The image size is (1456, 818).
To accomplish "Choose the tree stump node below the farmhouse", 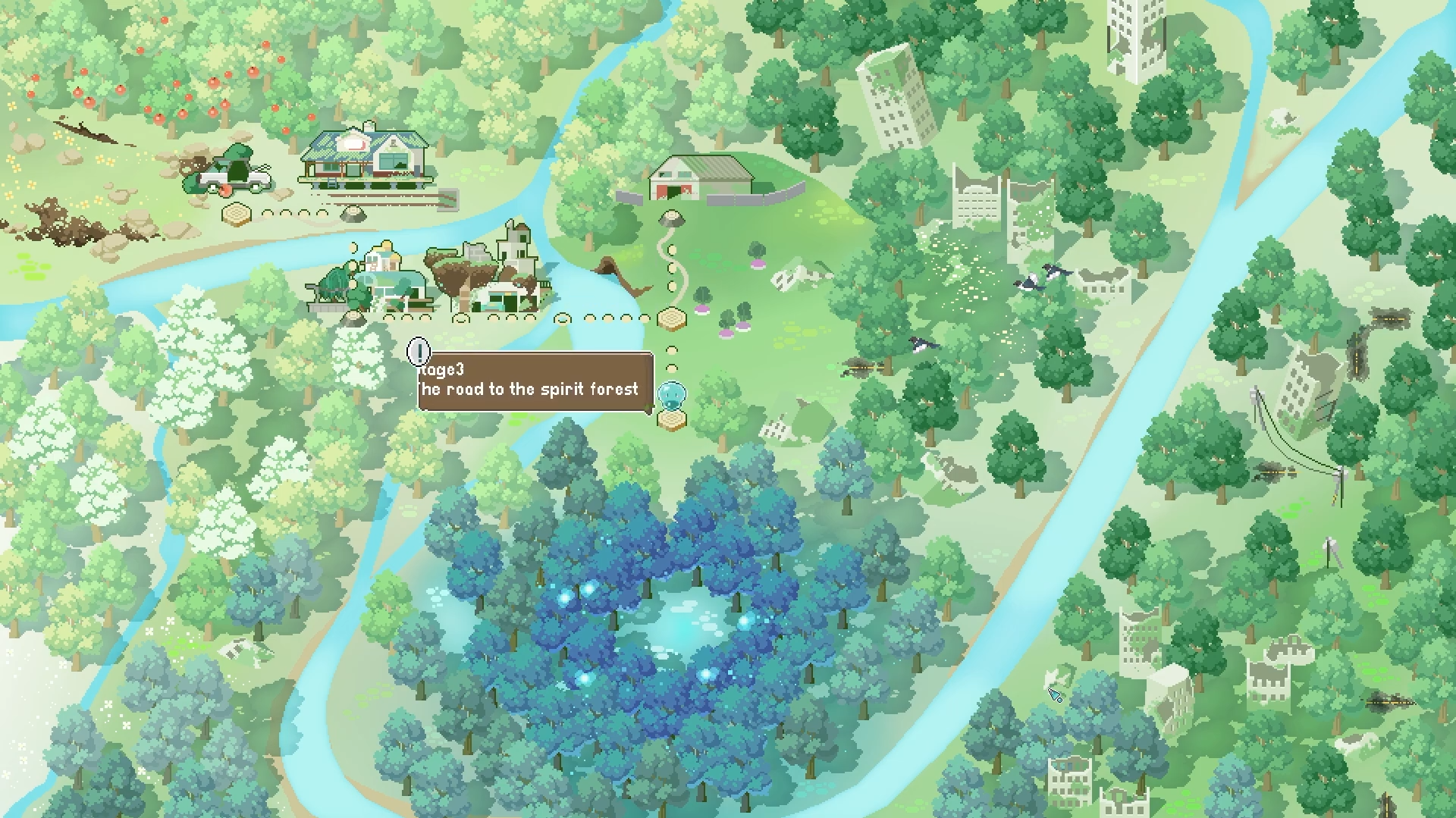I will 352,214.
